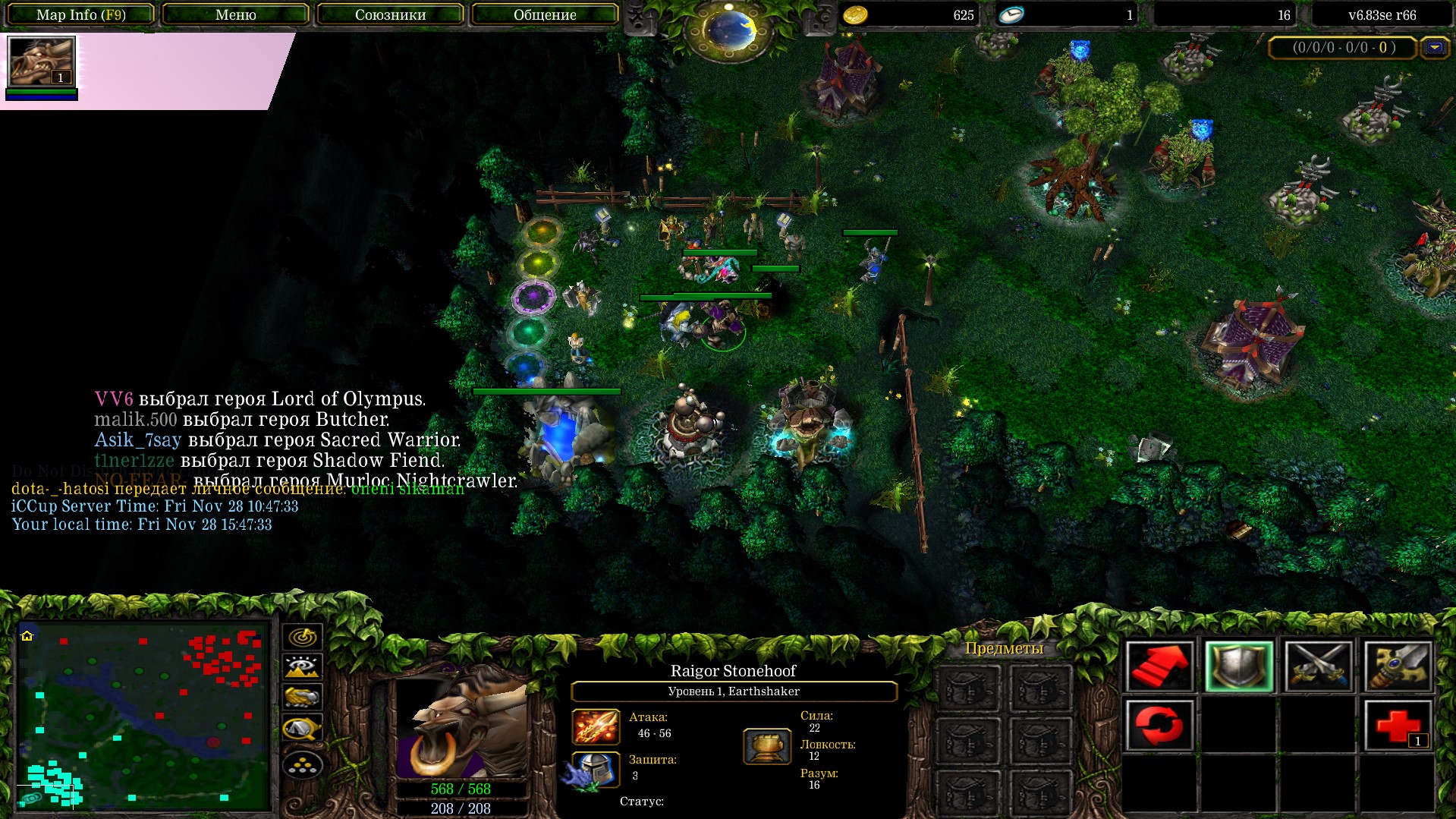Toggle creep camp display on minimap

[x=302, y=729]
